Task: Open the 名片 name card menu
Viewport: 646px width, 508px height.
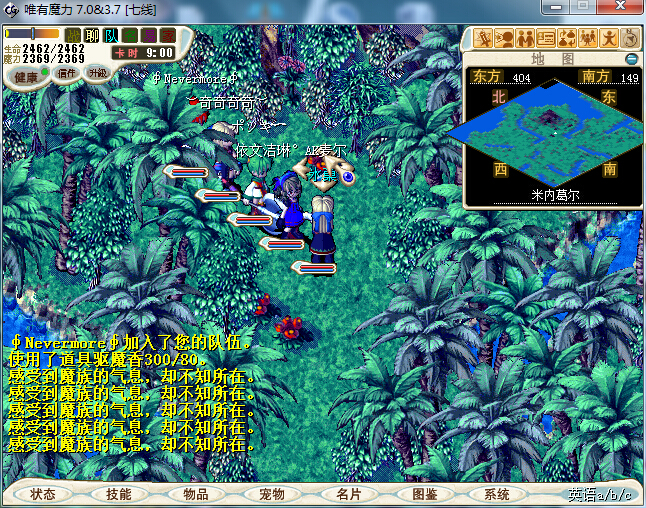Action: 347,494
